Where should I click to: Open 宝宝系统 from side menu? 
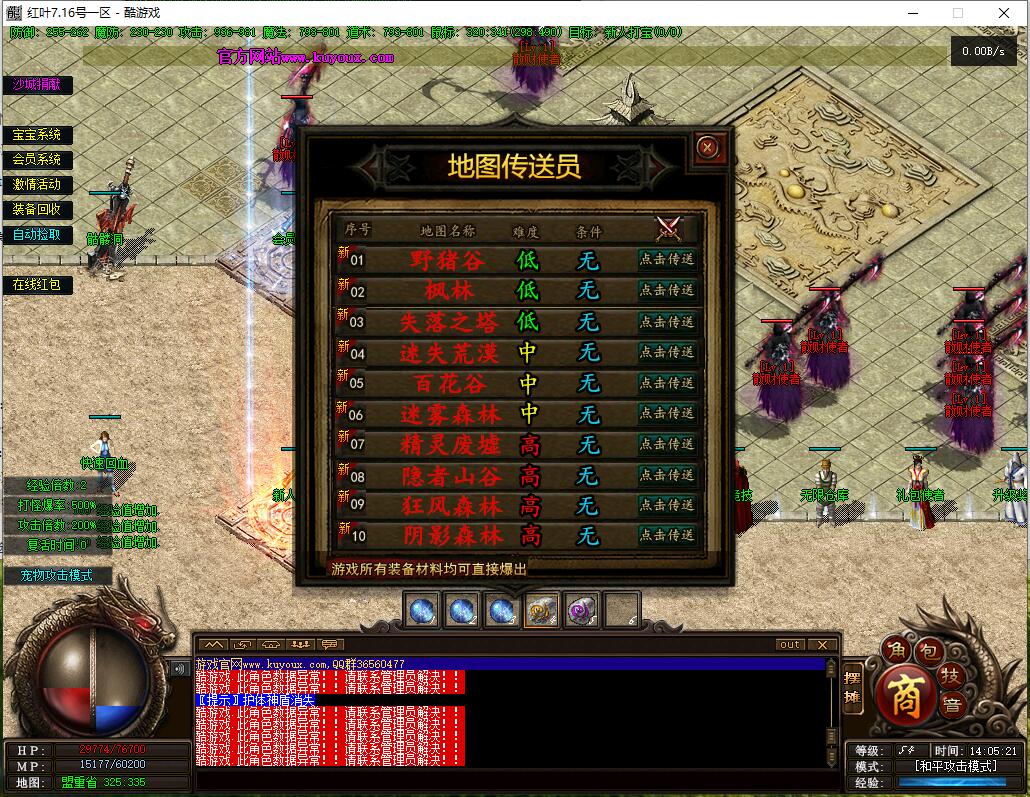tap(37, 135)
